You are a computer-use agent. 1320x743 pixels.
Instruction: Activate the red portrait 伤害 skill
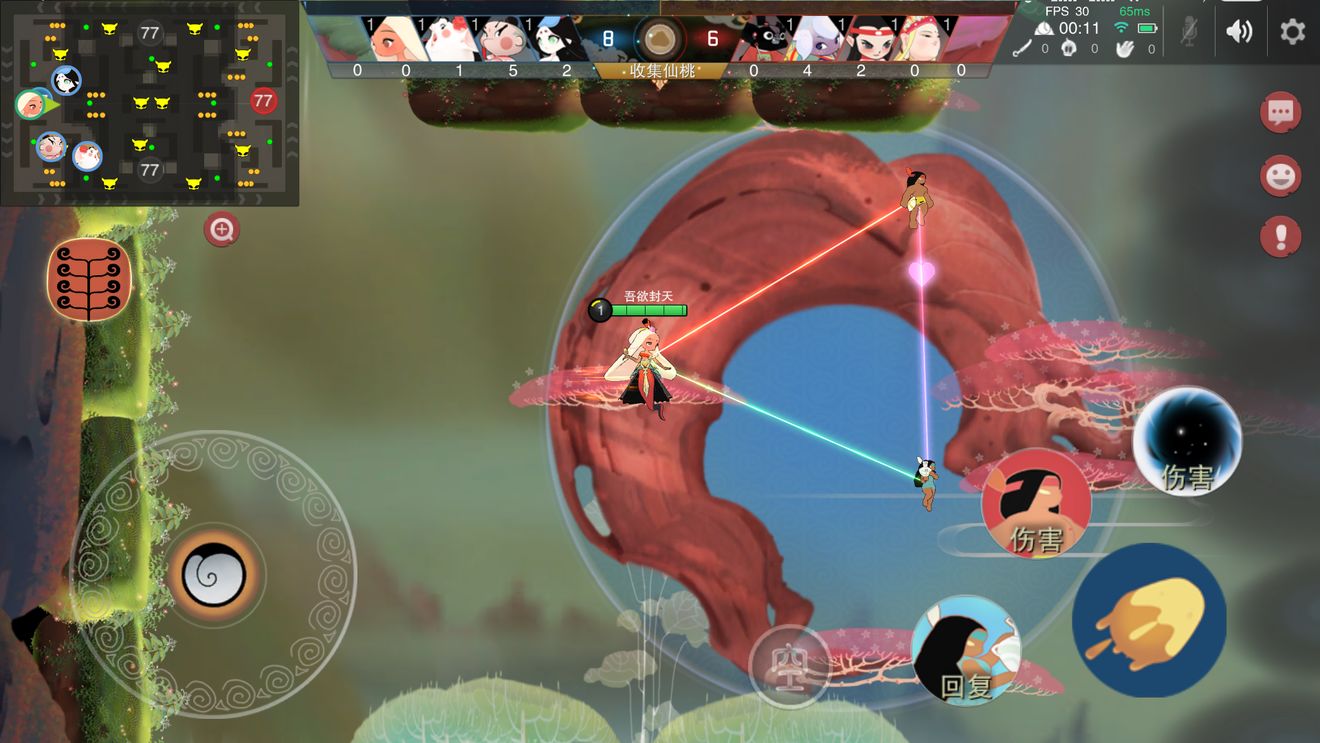[1036, 502]
